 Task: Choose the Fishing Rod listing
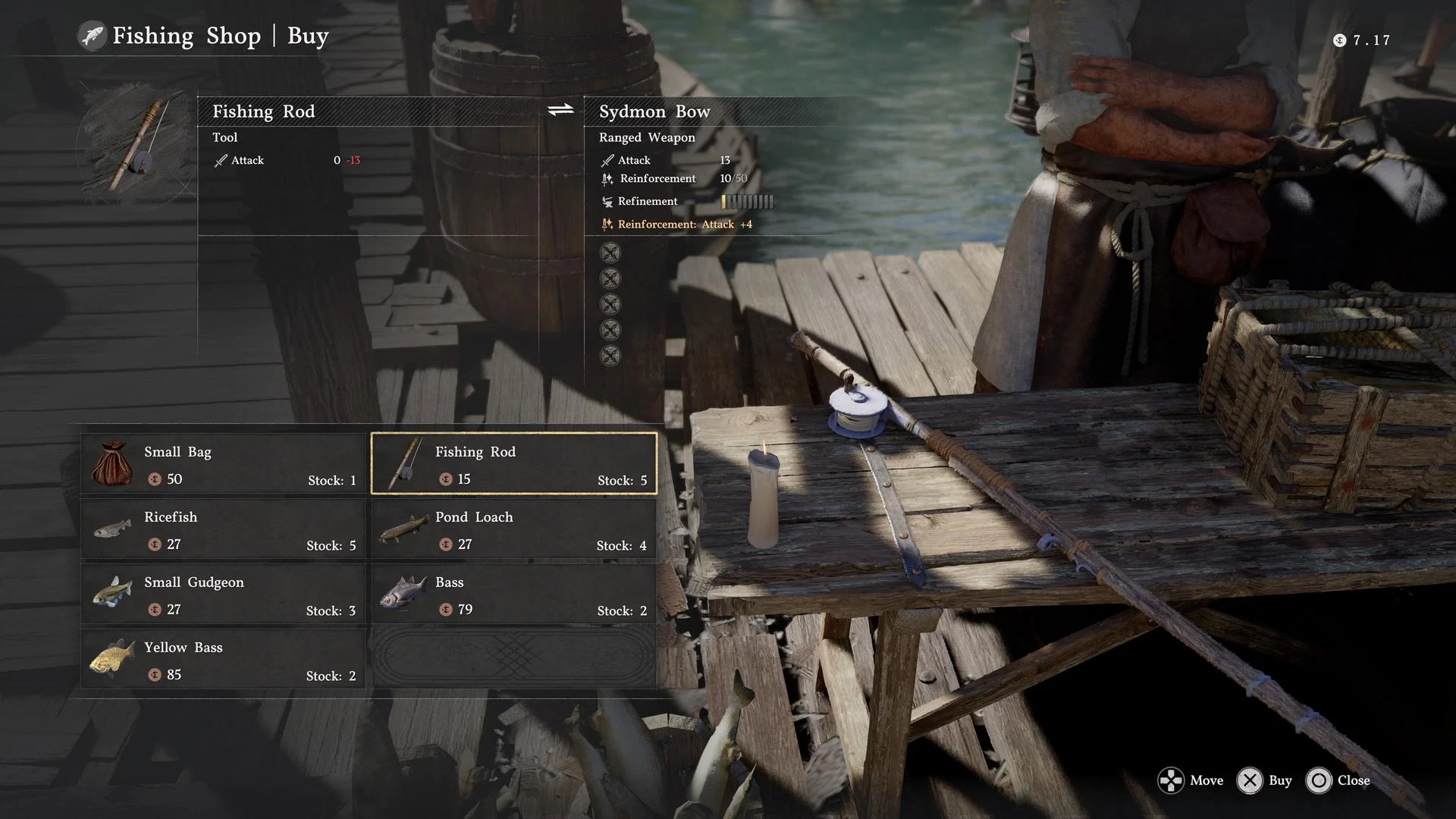[x=514, y=463]
